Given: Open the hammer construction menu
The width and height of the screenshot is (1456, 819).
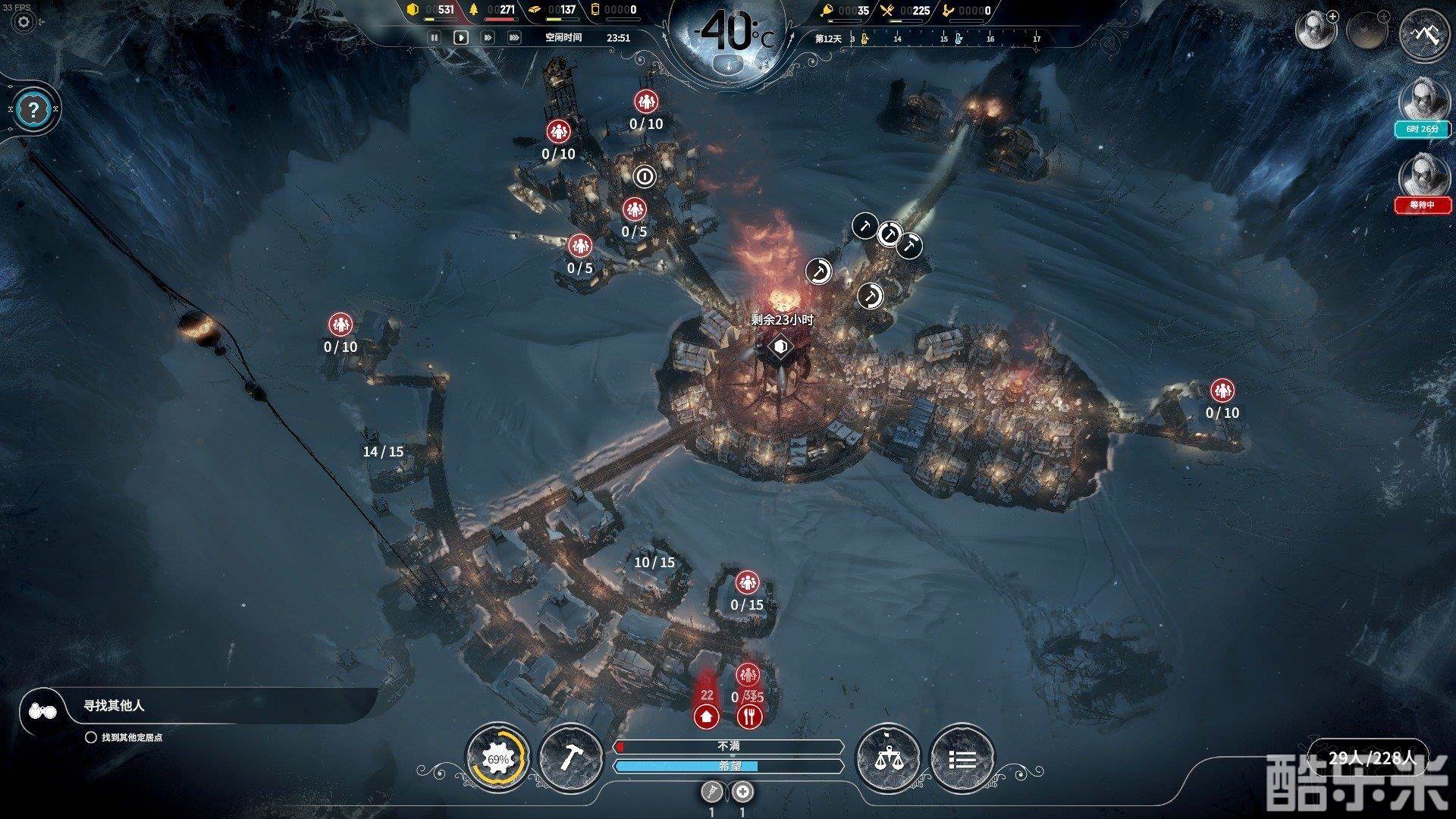Looking at the screenshot, I should click(570, 758).
